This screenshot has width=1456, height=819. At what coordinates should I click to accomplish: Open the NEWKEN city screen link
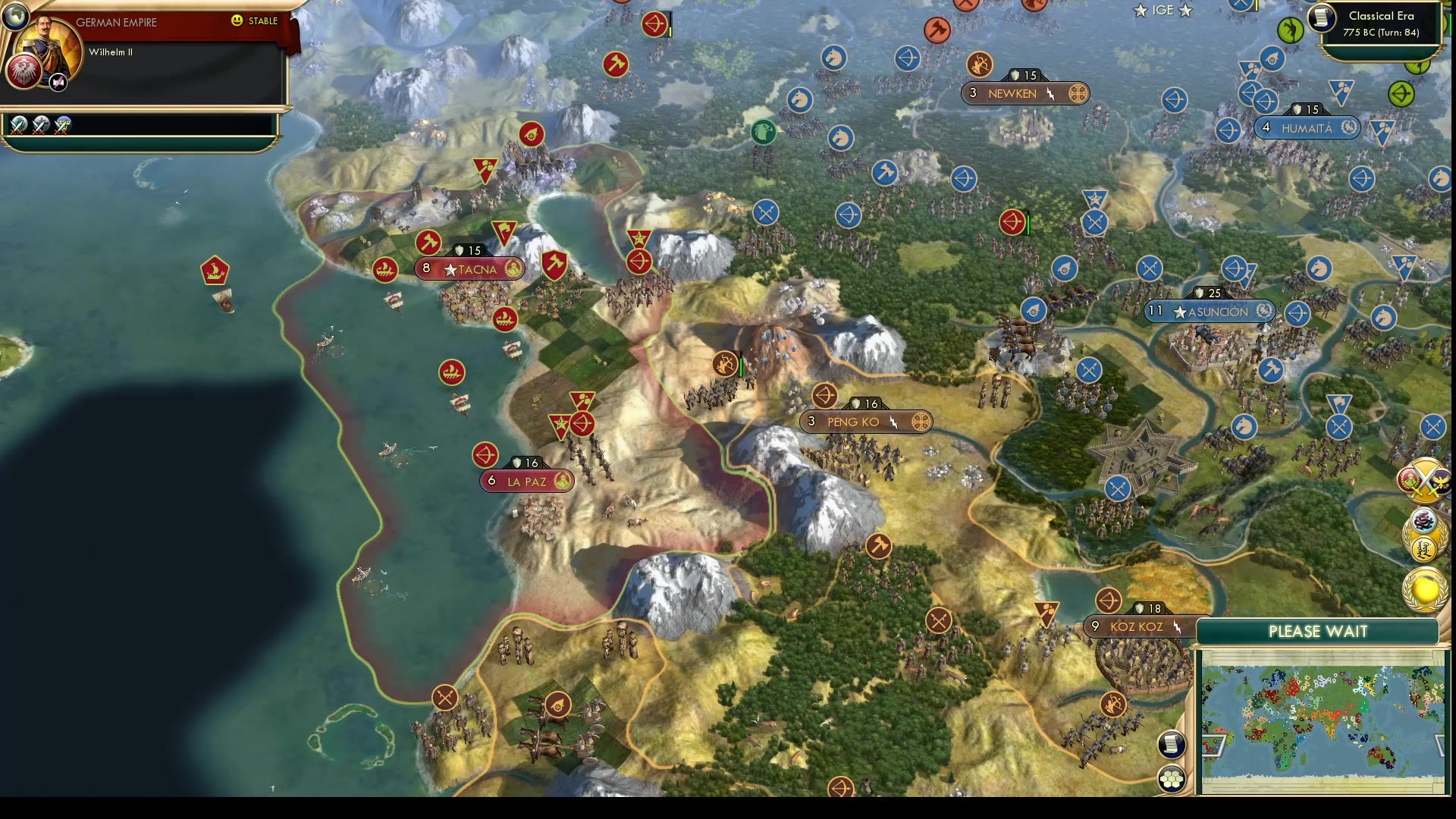1012,93
